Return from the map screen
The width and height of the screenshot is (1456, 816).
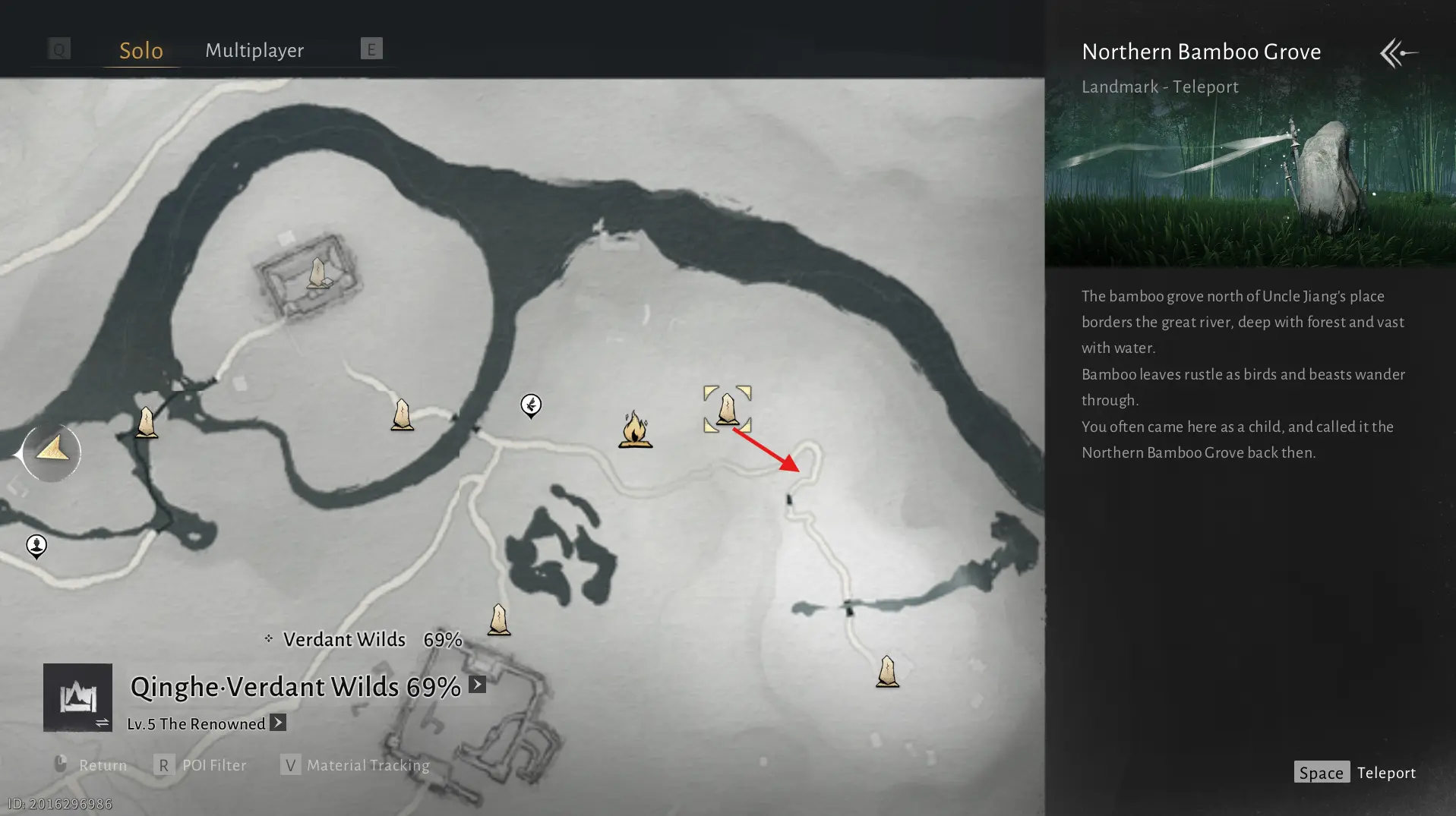click(x=90, y=765)
